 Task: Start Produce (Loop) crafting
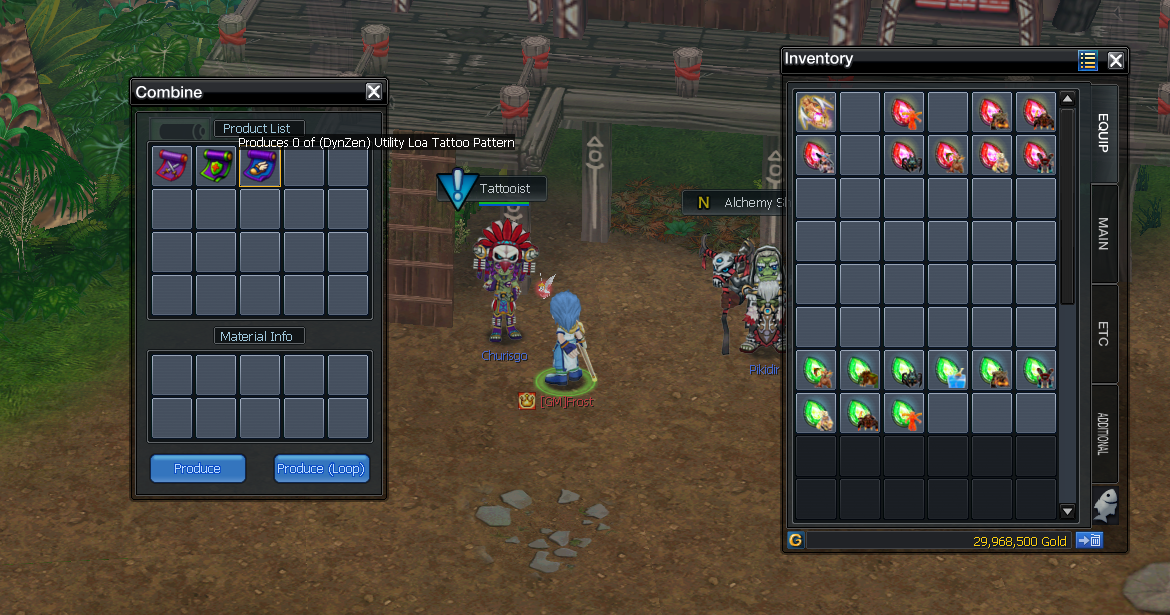(x=321, y=468)
